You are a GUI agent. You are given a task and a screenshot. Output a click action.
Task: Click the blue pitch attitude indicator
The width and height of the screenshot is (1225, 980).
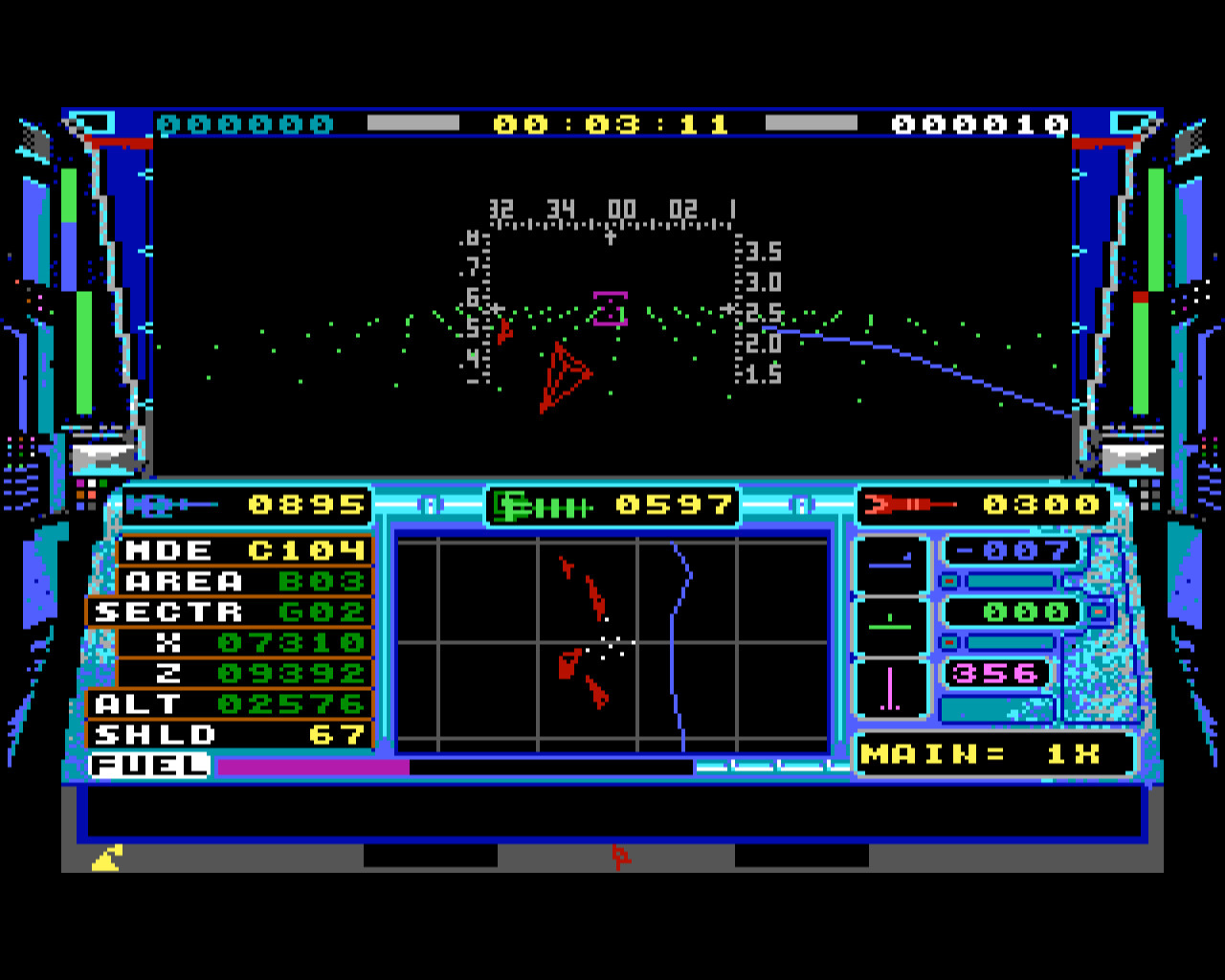(x=890, y=566)
